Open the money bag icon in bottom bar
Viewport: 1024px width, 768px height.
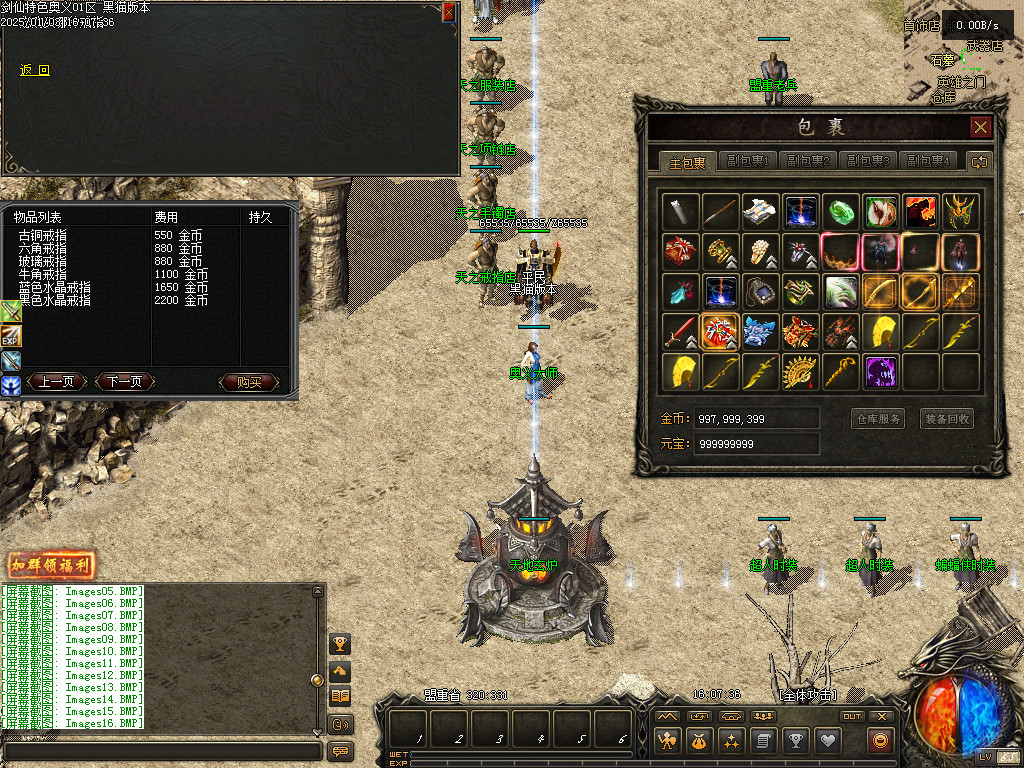(x=699, y=741)
